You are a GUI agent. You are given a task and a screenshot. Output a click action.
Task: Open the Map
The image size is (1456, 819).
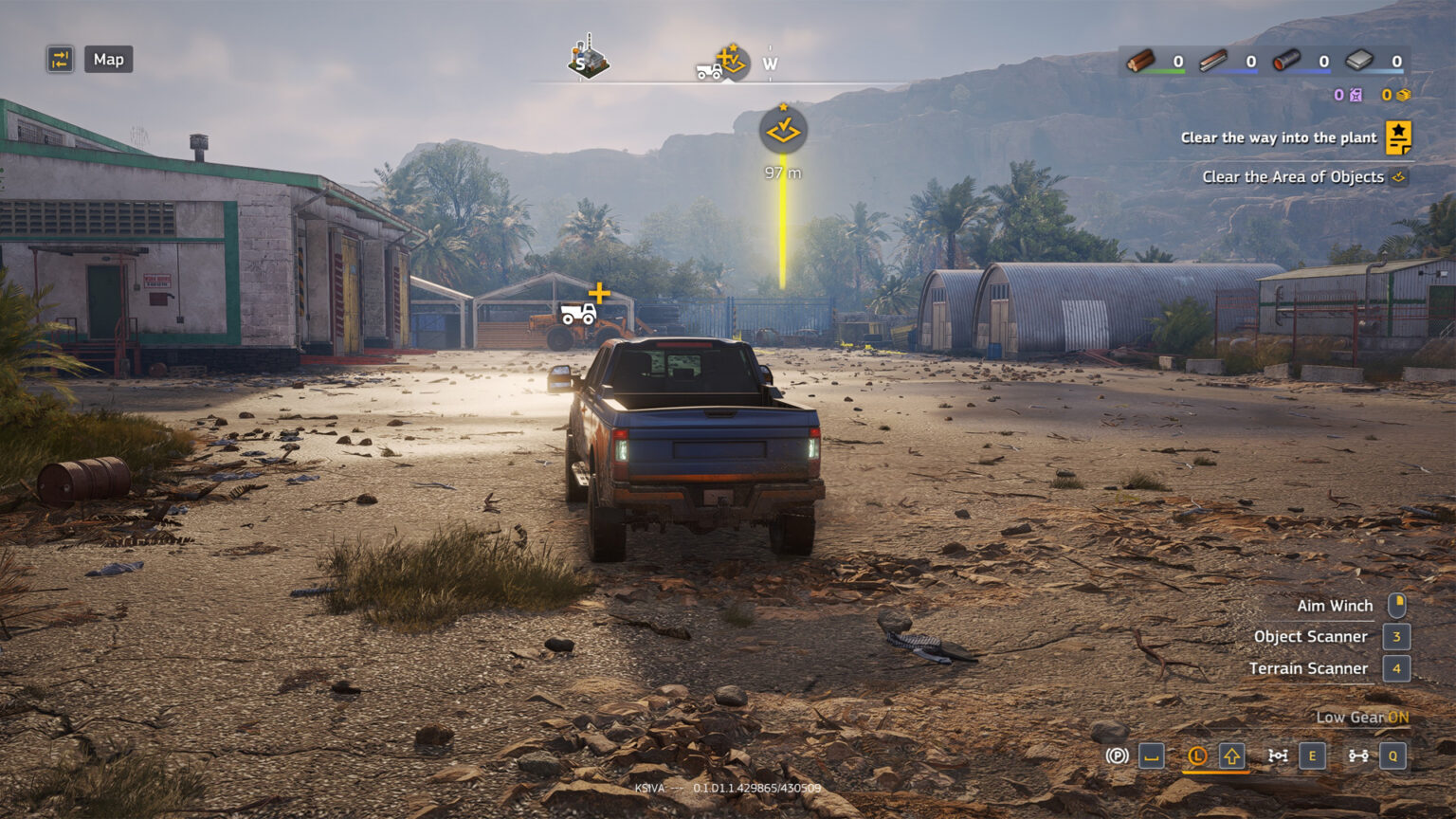[x=108, y=60]
